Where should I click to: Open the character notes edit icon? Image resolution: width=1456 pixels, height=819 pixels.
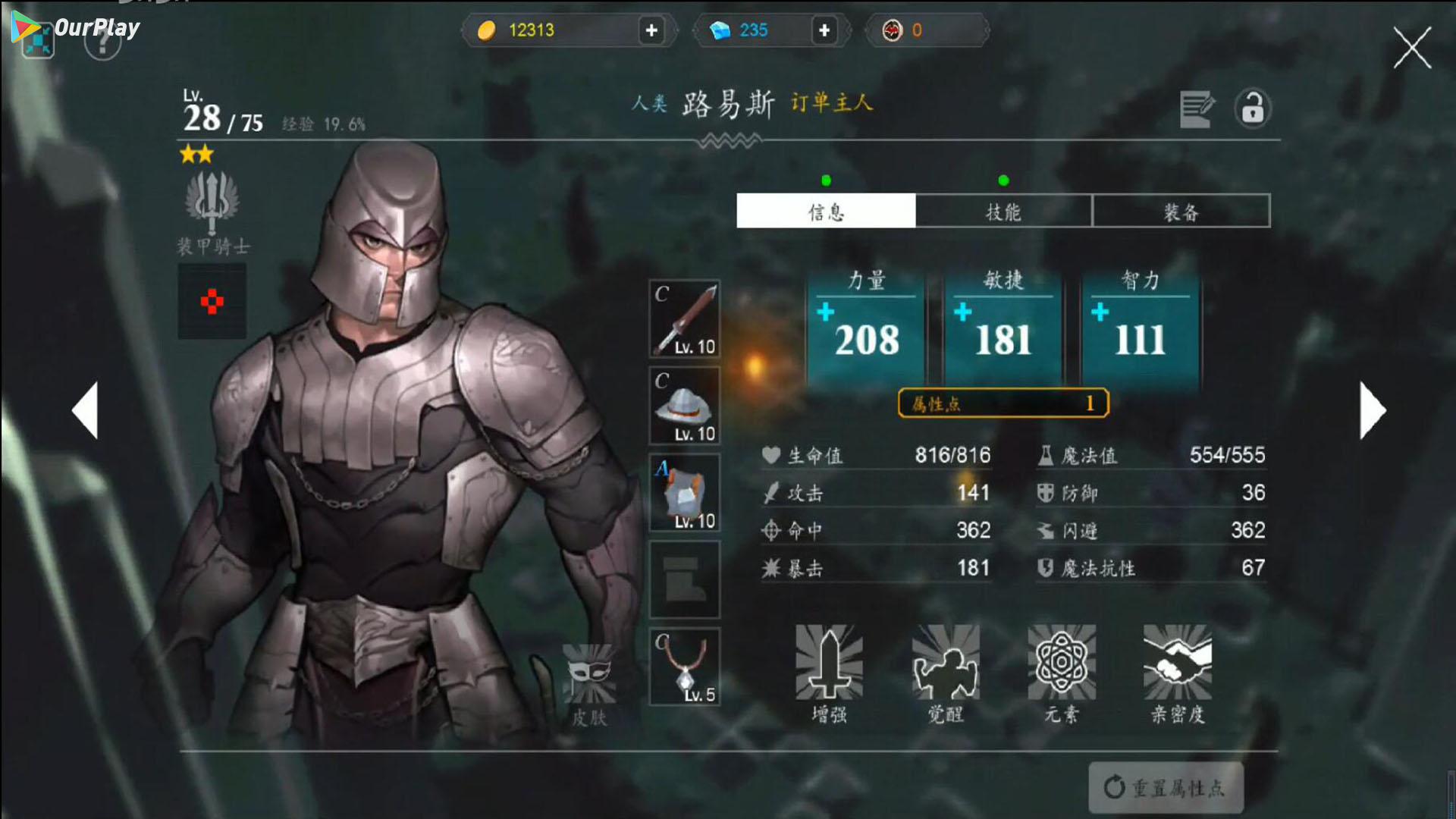[x=1197, y=108]
